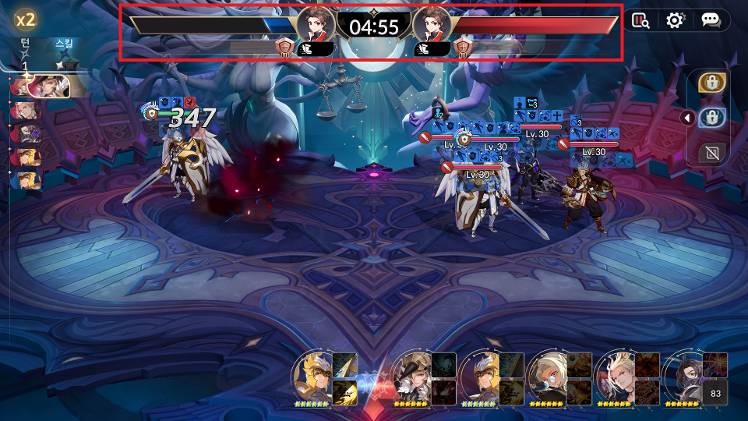Switch to the 스킬 tab

pyautogui.click(x=64, y=44)
